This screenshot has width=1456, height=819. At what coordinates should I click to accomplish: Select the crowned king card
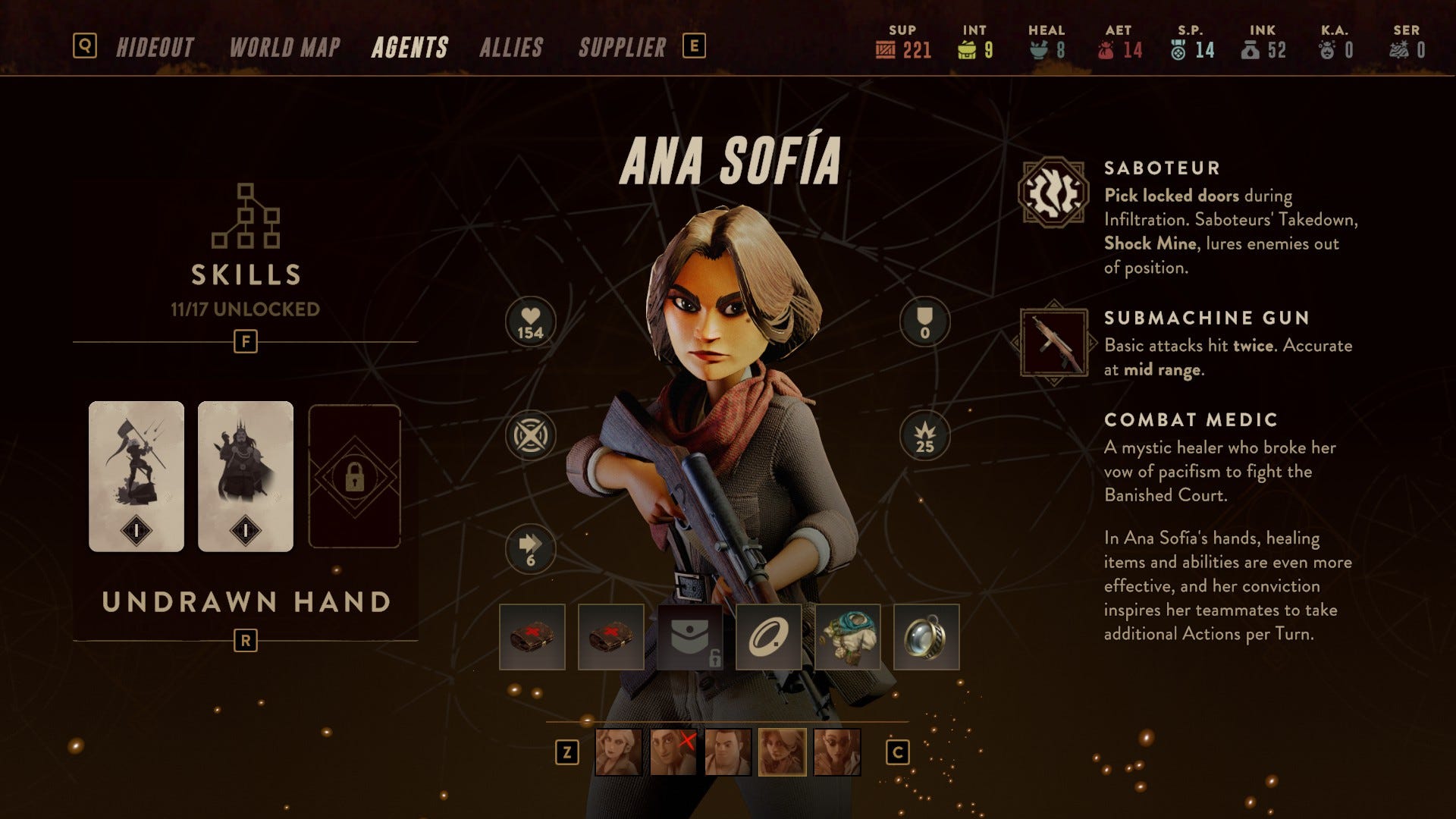coord(245,475)
